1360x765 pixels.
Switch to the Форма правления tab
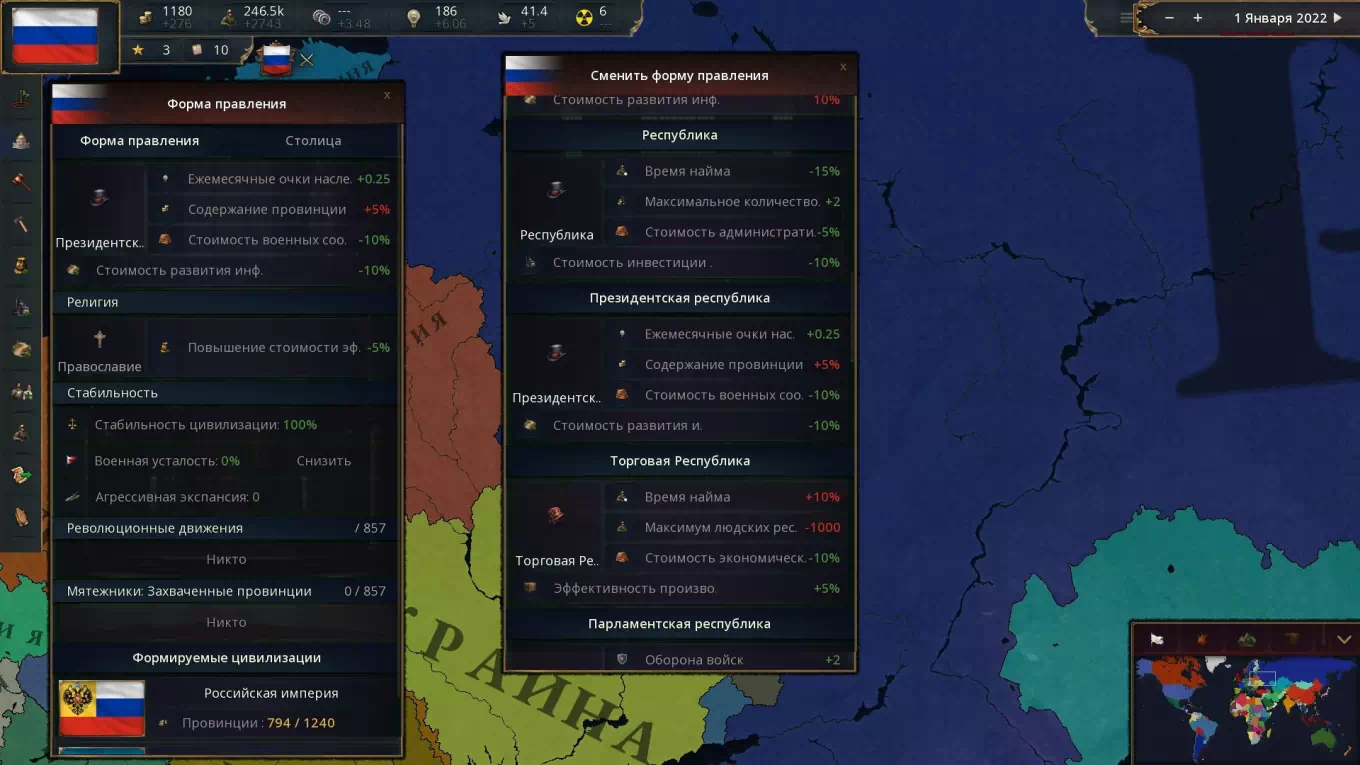coord(140,141)
